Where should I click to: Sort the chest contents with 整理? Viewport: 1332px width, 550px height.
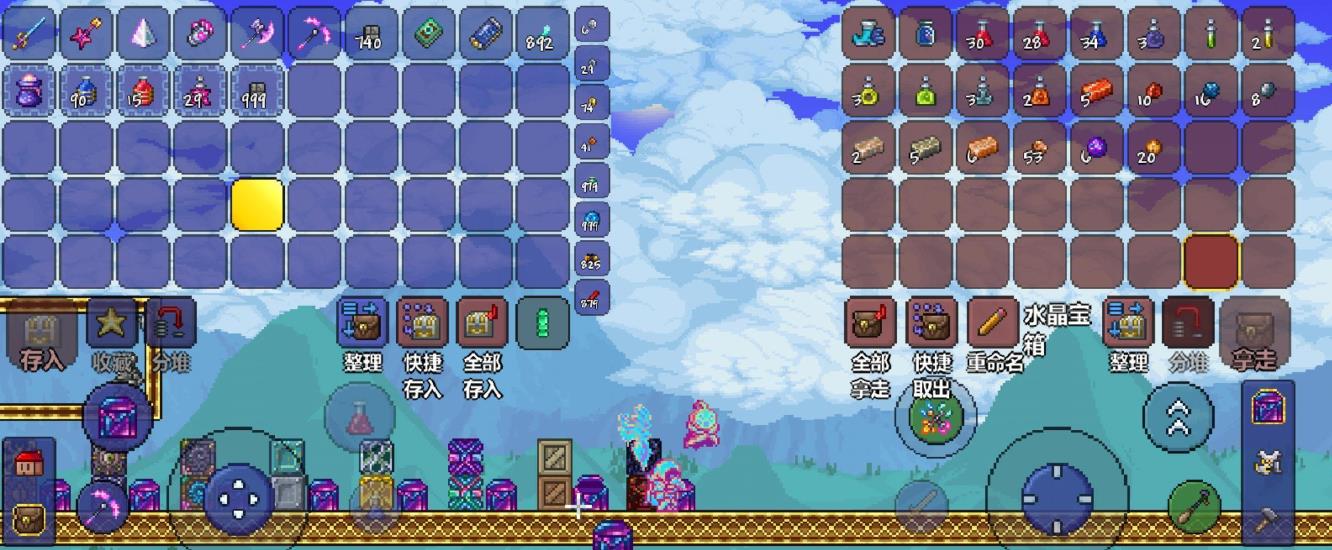pyautogui.click(x=1128, y=323)
